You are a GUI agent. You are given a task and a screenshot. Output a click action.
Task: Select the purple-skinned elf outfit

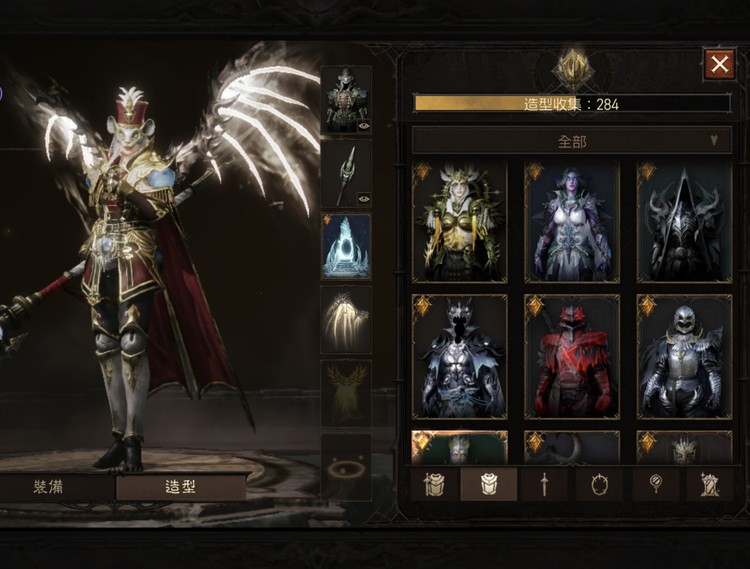[572, 222]
